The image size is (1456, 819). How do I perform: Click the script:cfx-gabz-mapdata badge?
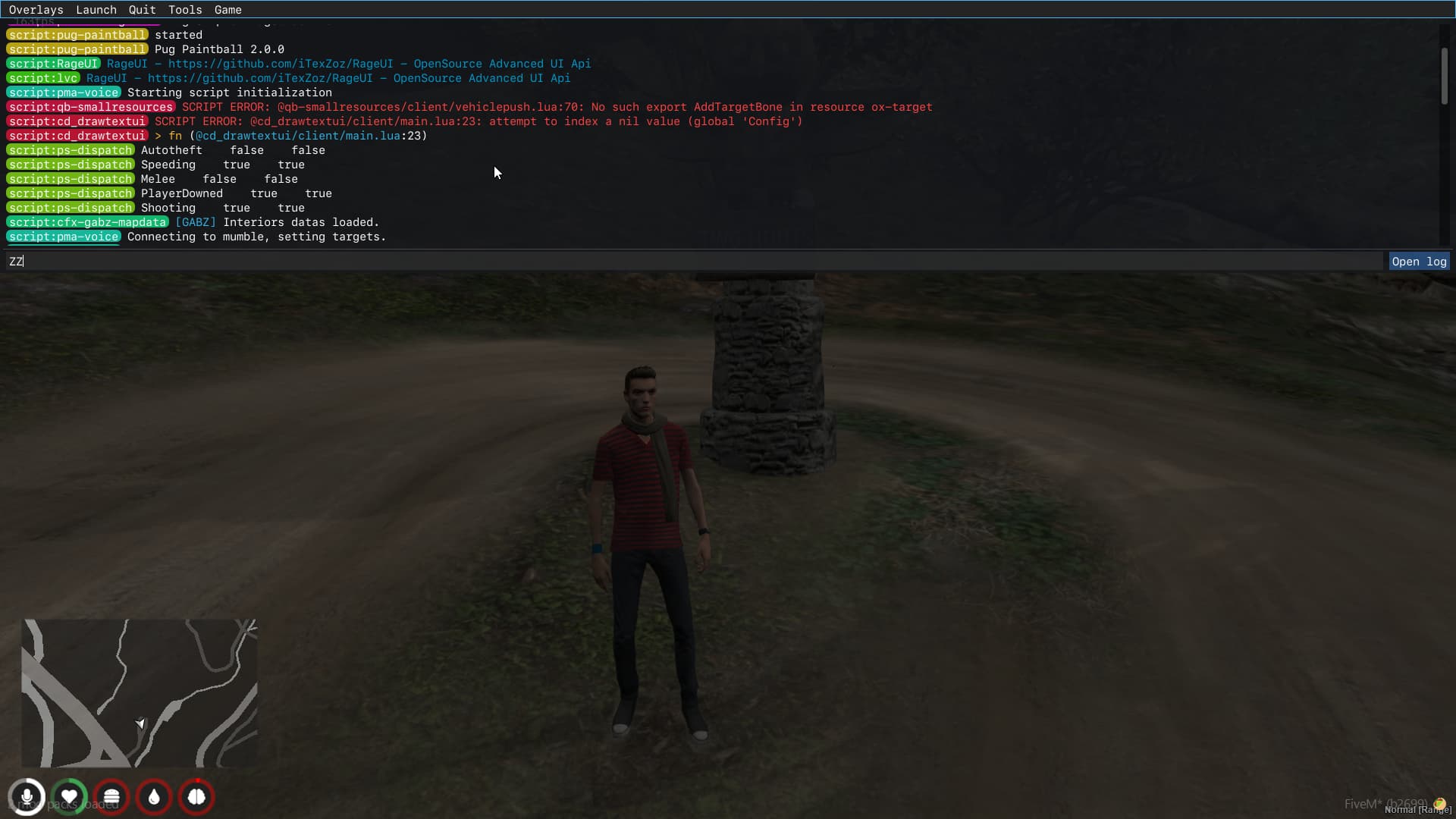[87, 222]
